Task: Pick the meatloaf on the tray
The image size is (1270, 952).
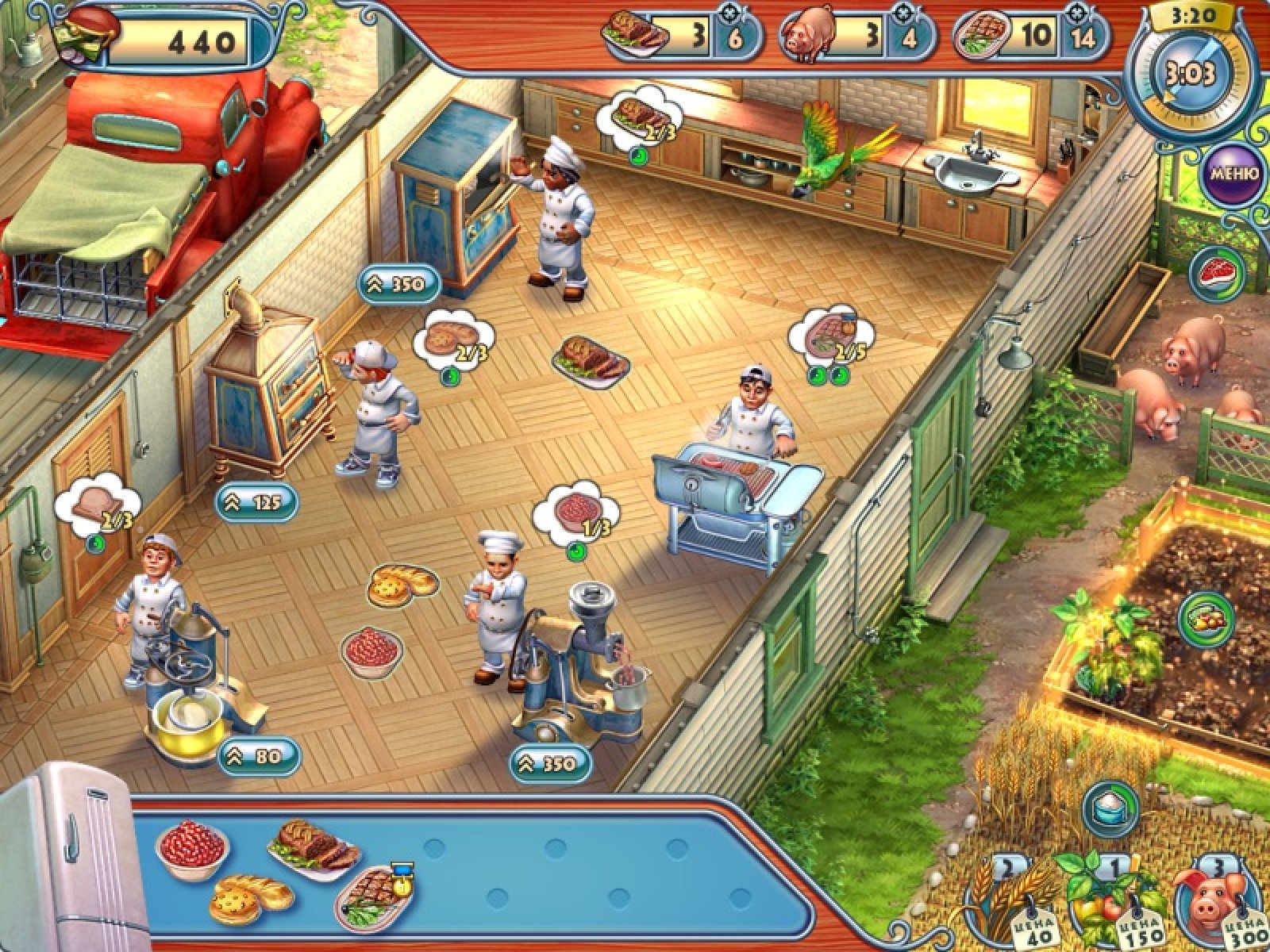Action: [314, 846]
